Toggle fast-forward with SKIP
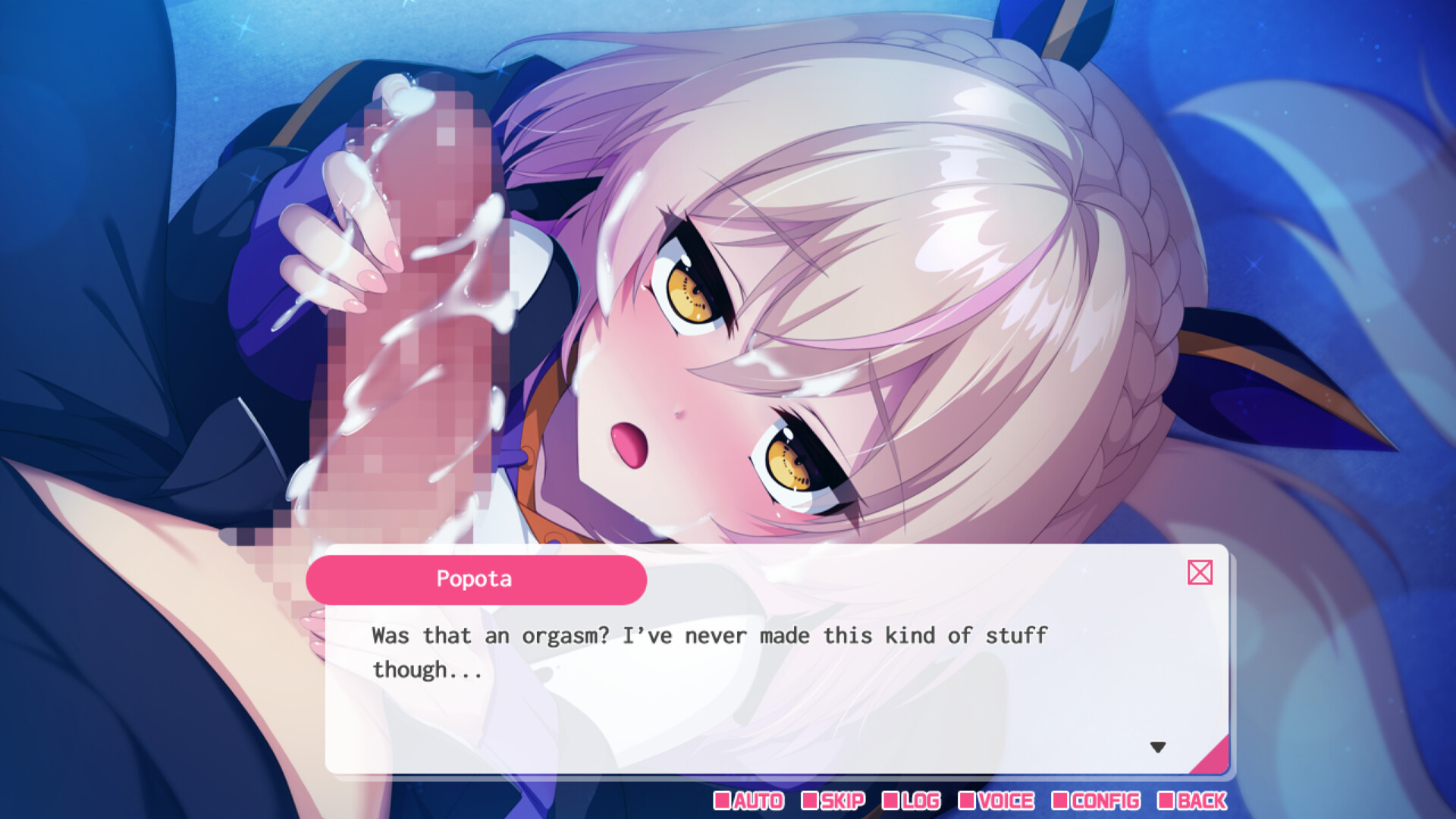 (x=840, y=801)
